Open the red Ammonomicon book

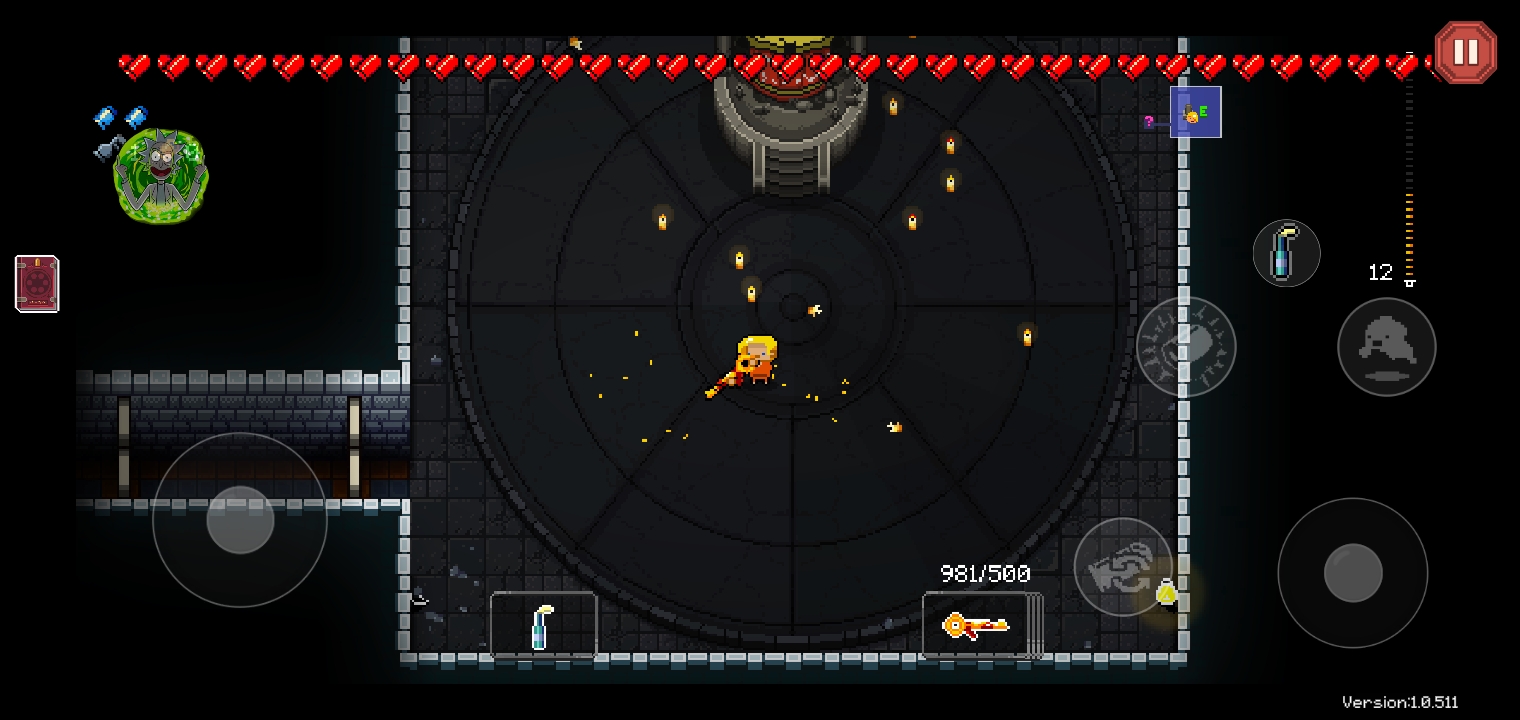[37, 284]
